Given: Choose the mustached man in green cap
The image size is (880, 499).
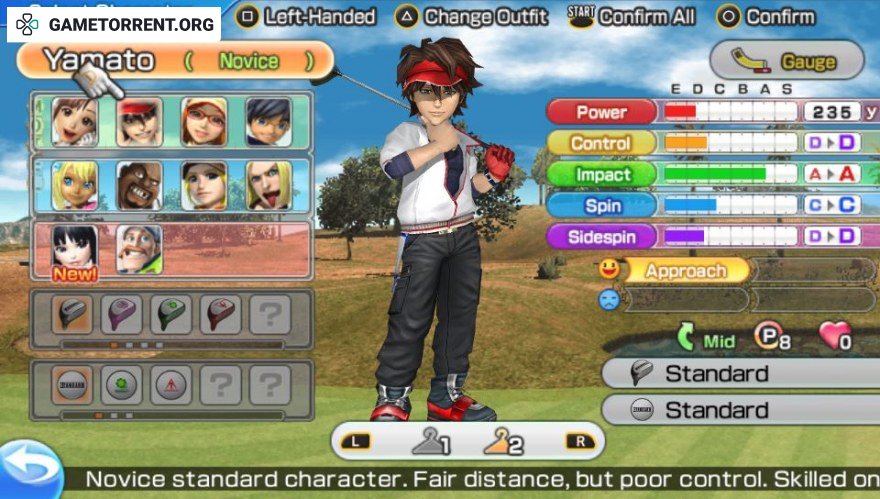Looking at the screenshot, I should (x=139, y=248).
